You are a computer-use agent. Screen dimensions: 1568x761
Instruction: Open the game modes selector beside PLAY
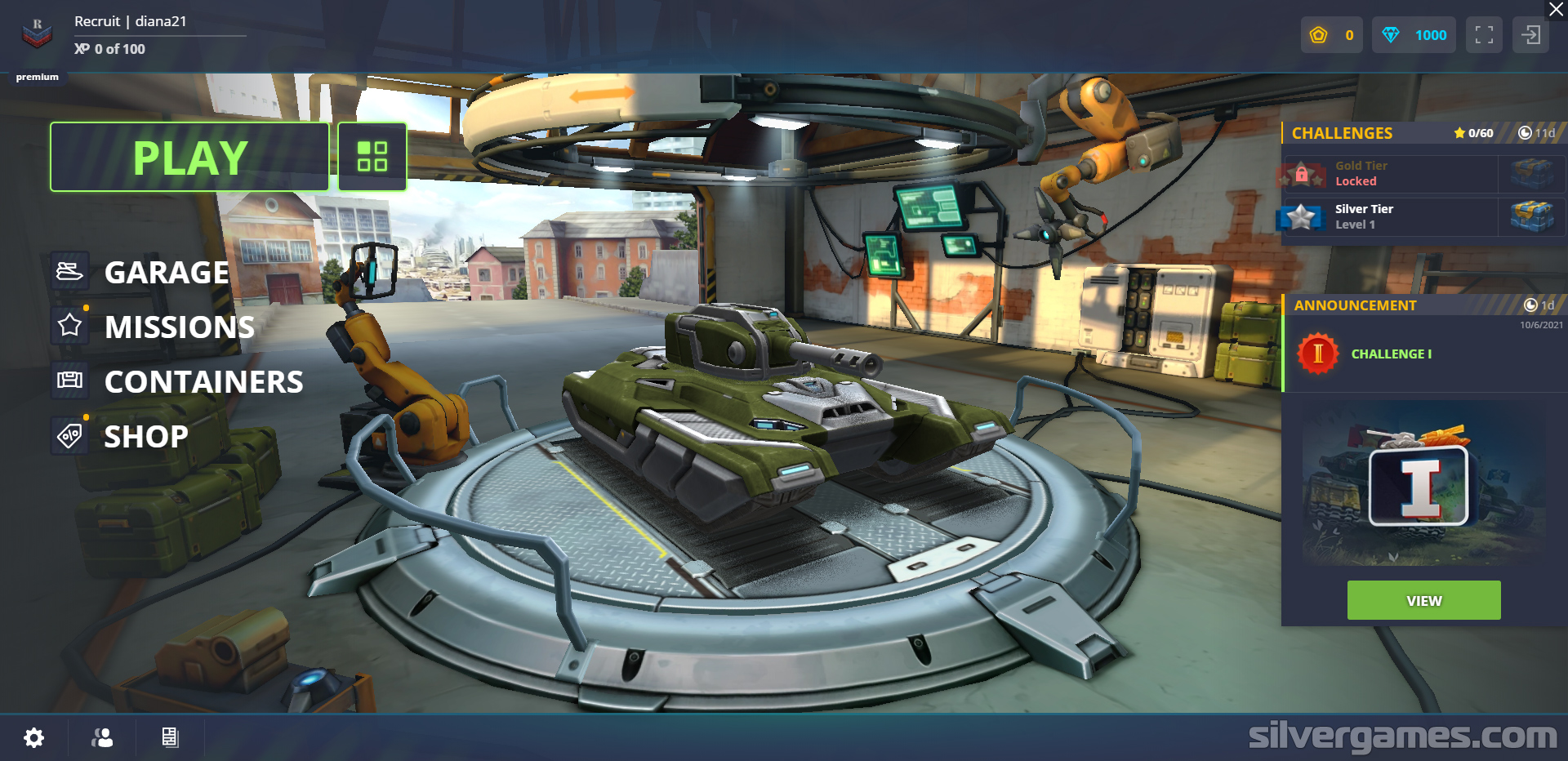click(x=372, y=156)
